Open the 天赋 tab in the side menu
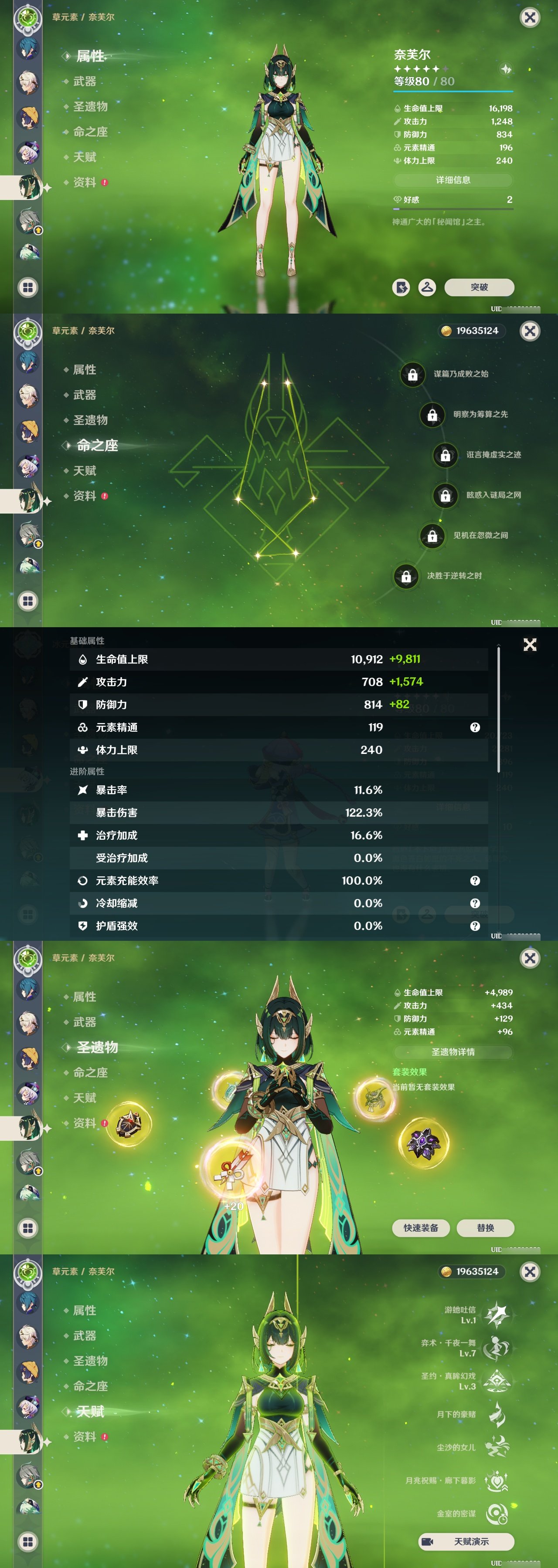This screenshot has height=1568, width=558. tap(85, 156)
